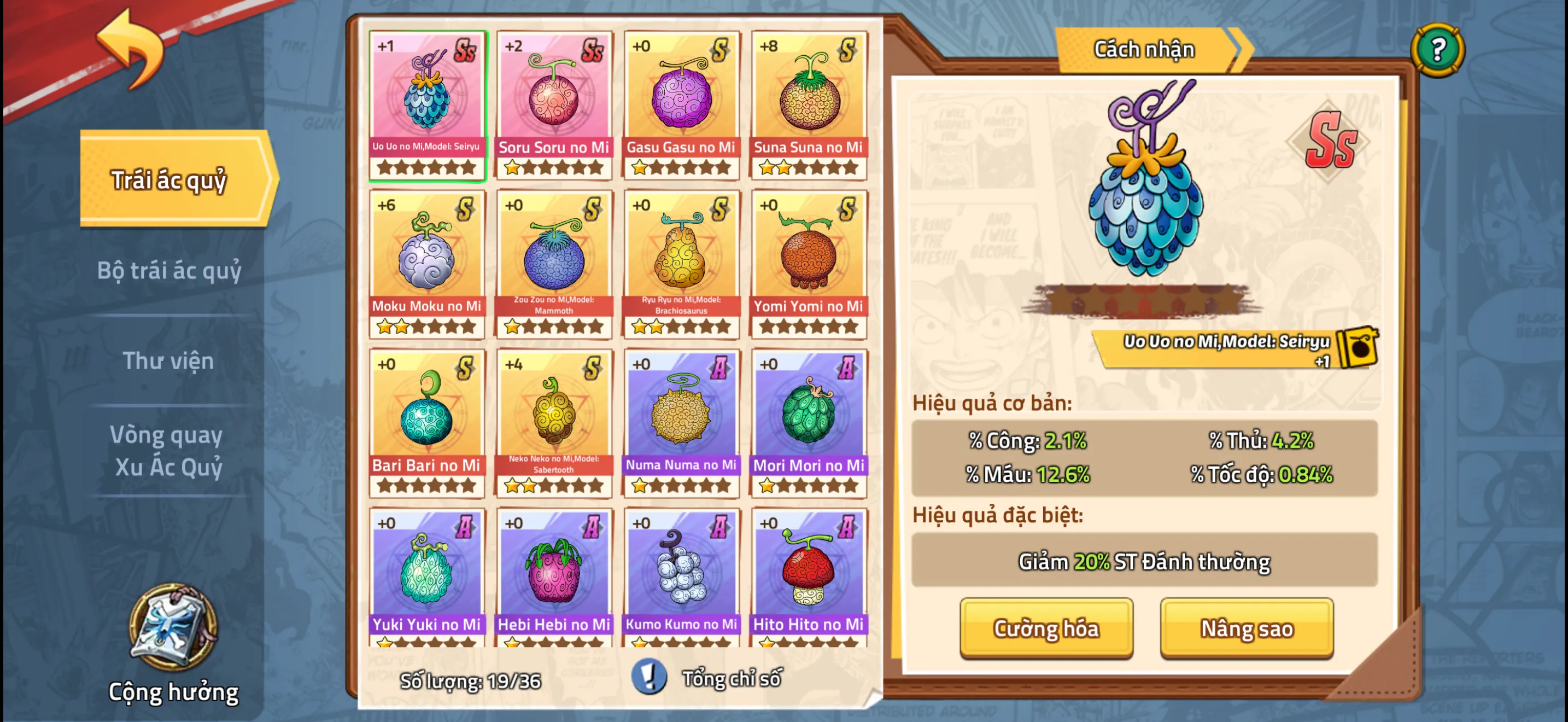Screen dimensions: 1568x722
Task: Choose the Kumo Kumo no Mi card
Action: click(x=681, y=577)
